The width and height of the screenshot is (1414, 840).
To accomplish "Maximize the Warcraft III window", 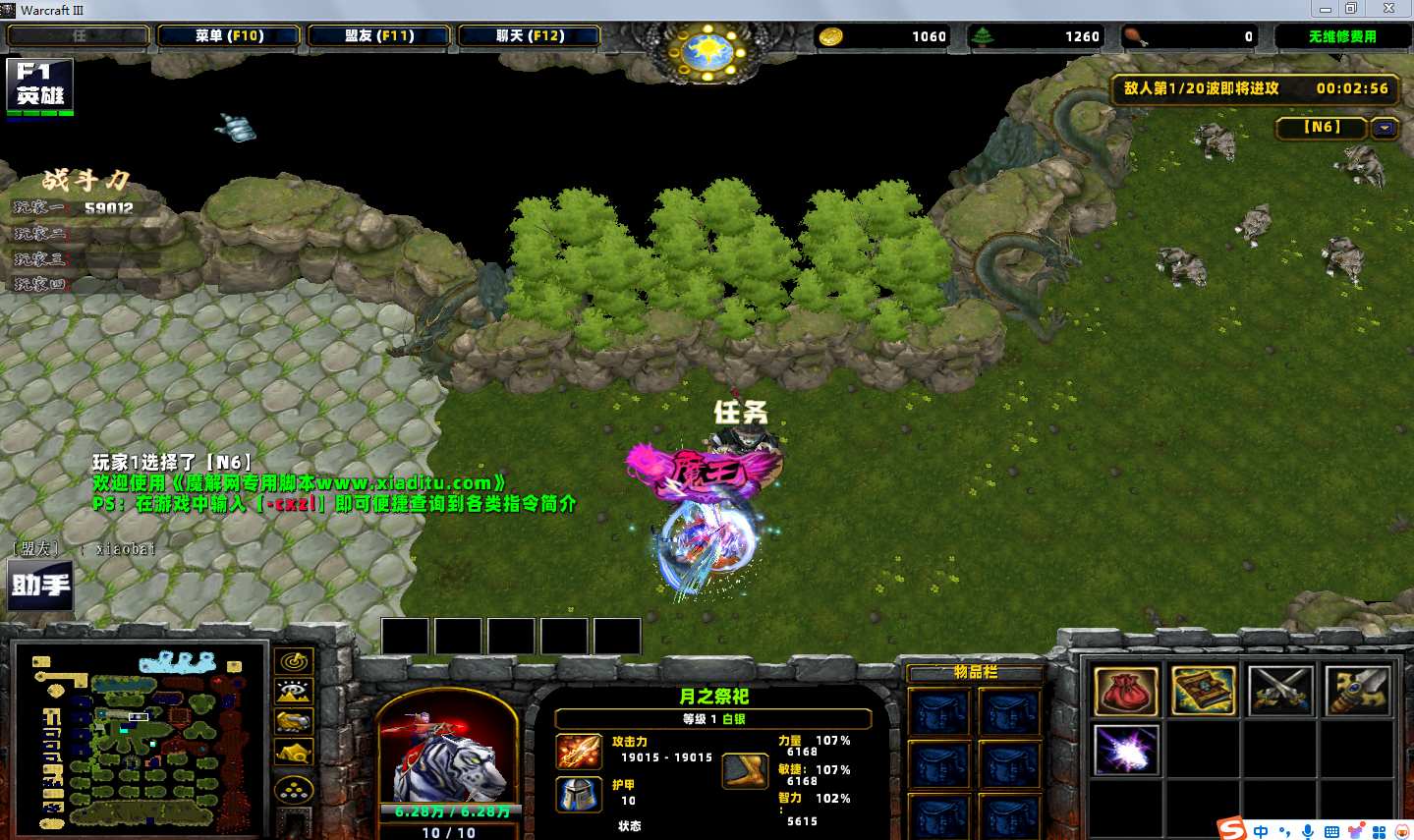I will pos(1351,9).
